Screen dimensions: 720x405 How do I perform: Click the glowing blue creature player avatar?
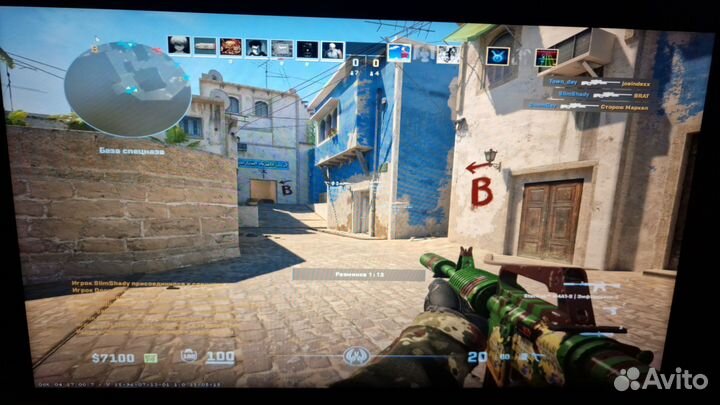(x=497, y=55)
